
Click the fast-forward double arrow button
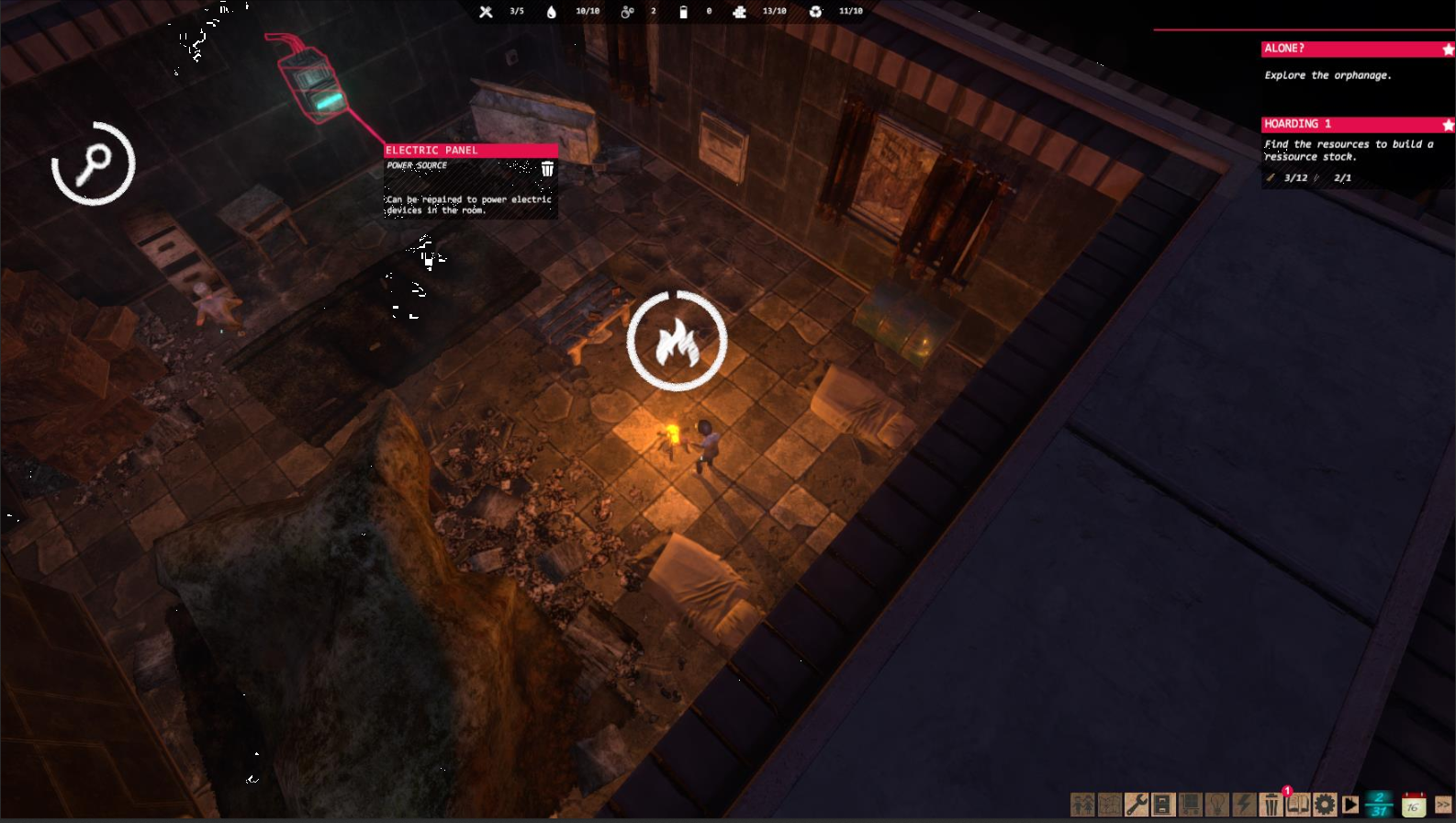[x=1443, y=805]
